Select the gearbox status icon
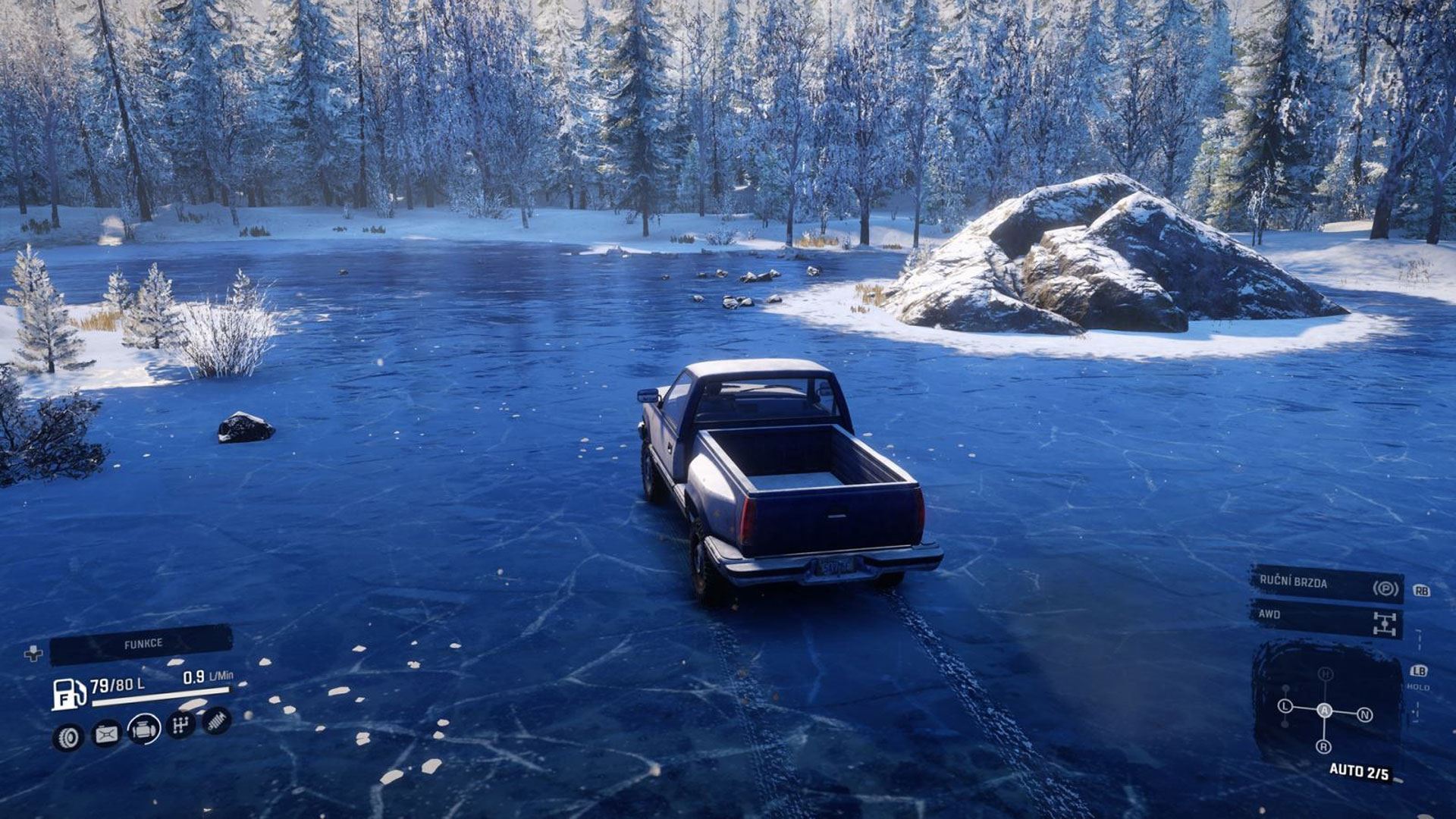Image resolution: width=1456 pixels, height=819 pixels. pyautogui.click(x=180, y=725)
